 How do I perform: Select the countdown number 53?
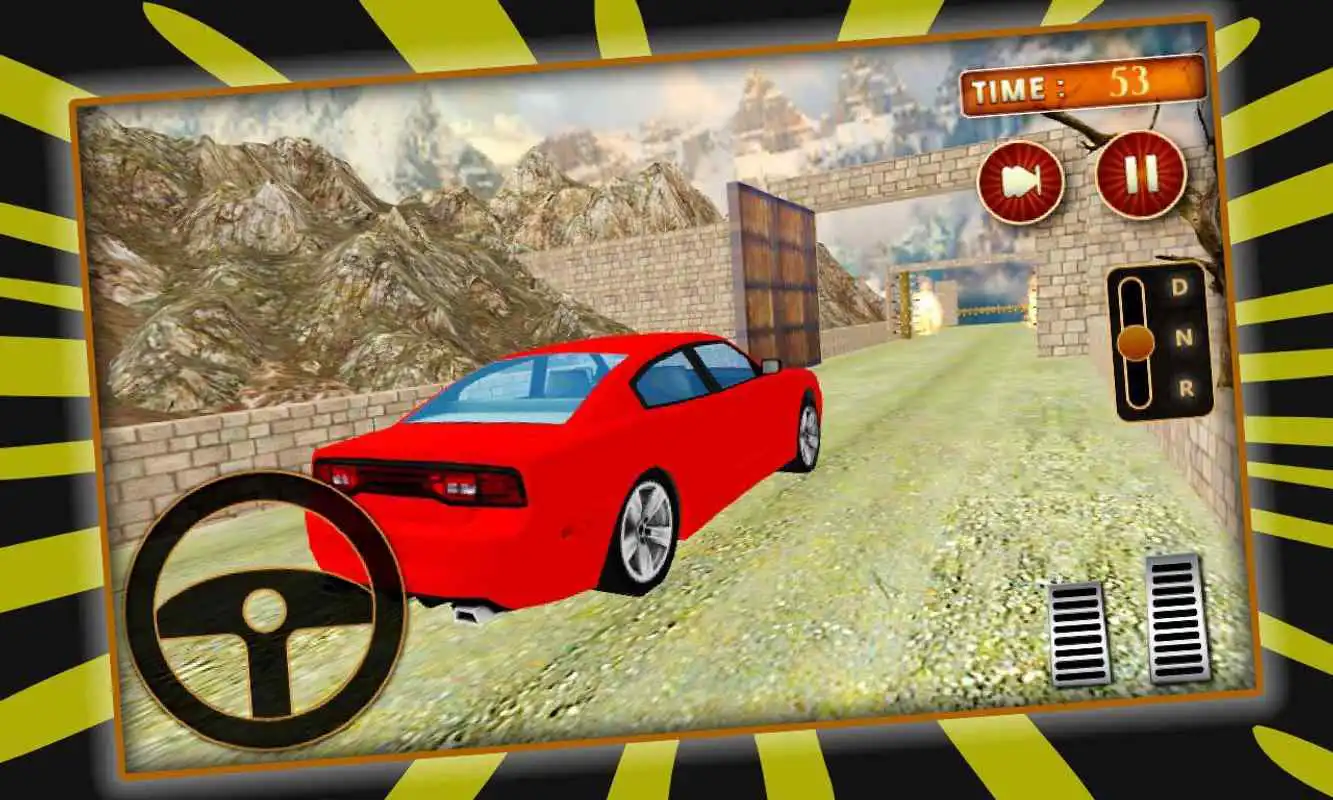point(1128,82)
